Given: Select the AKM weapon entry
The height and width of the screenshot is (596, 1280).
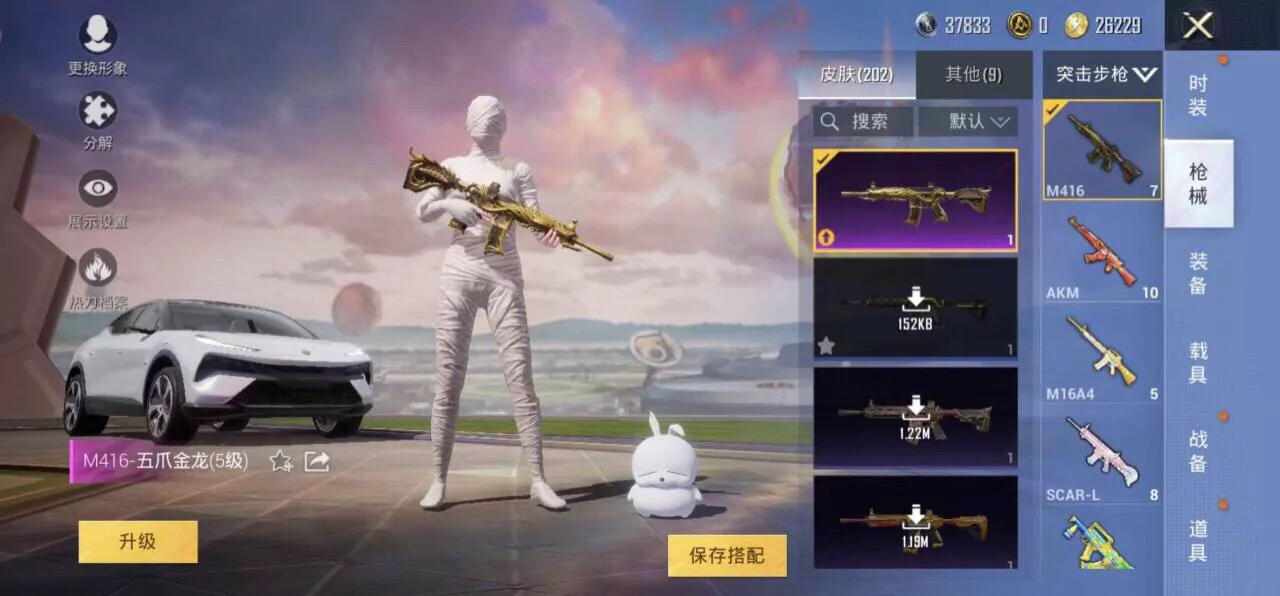Looking at the screenshot, I should 1102,255.
